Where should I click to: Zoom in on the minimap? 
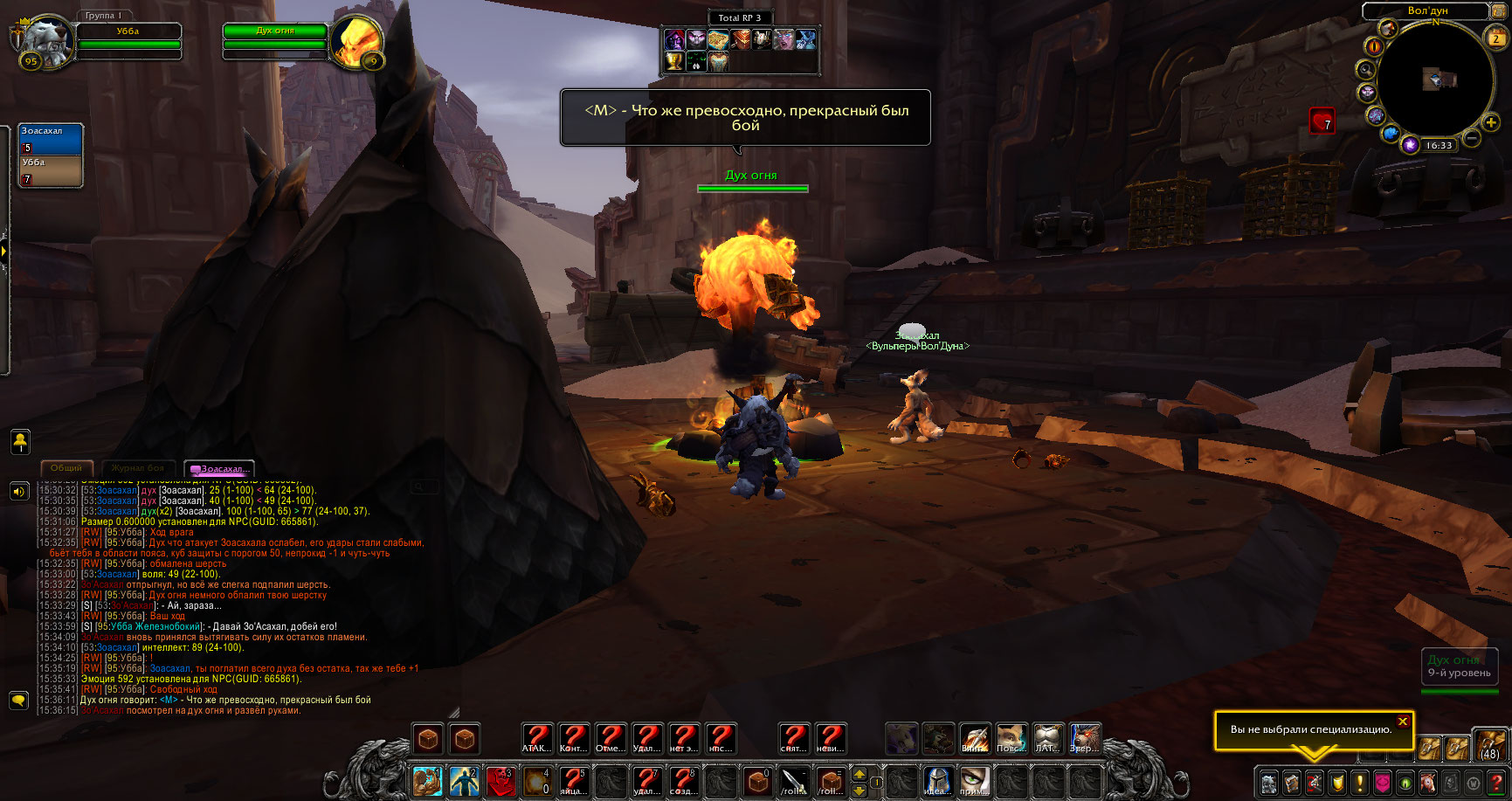(1491, 123)
